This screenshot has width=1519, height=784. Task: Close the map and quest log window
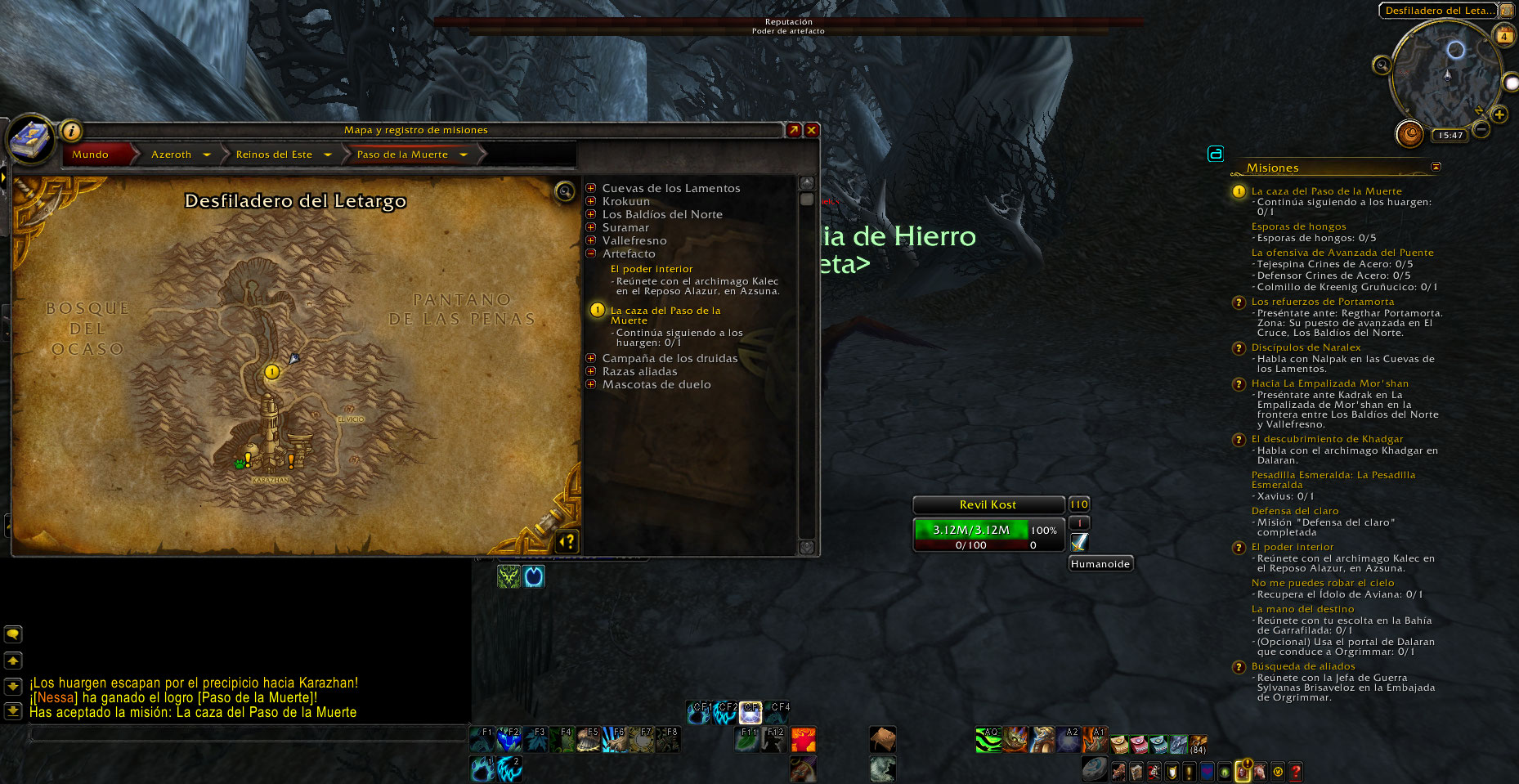pos(811,130)
